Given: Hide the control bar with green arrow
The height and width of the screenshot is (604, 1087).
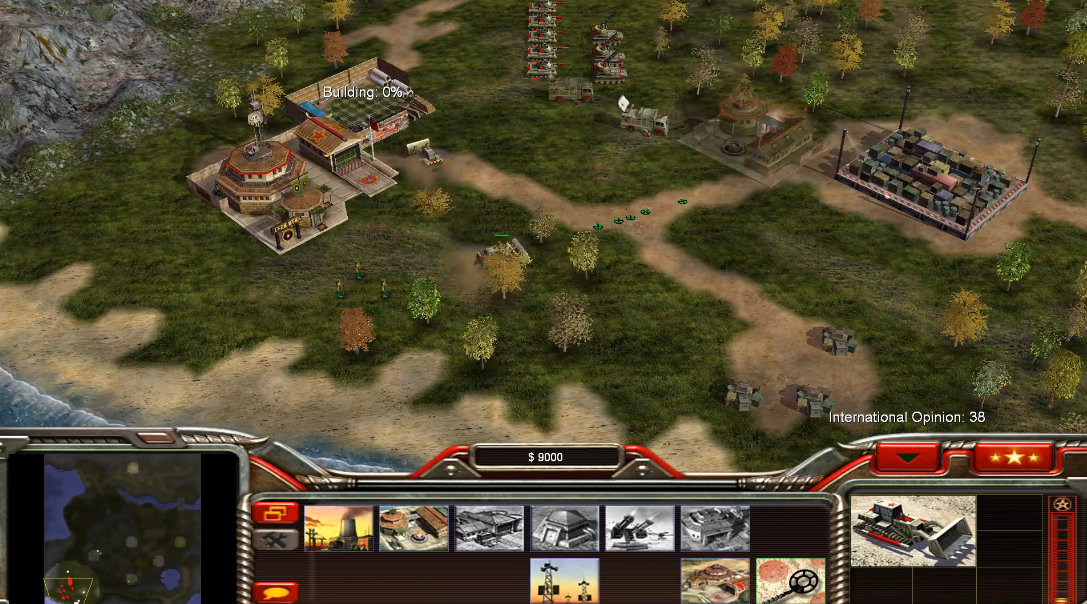Looking at the screenshot, I should tap(907, 457).
